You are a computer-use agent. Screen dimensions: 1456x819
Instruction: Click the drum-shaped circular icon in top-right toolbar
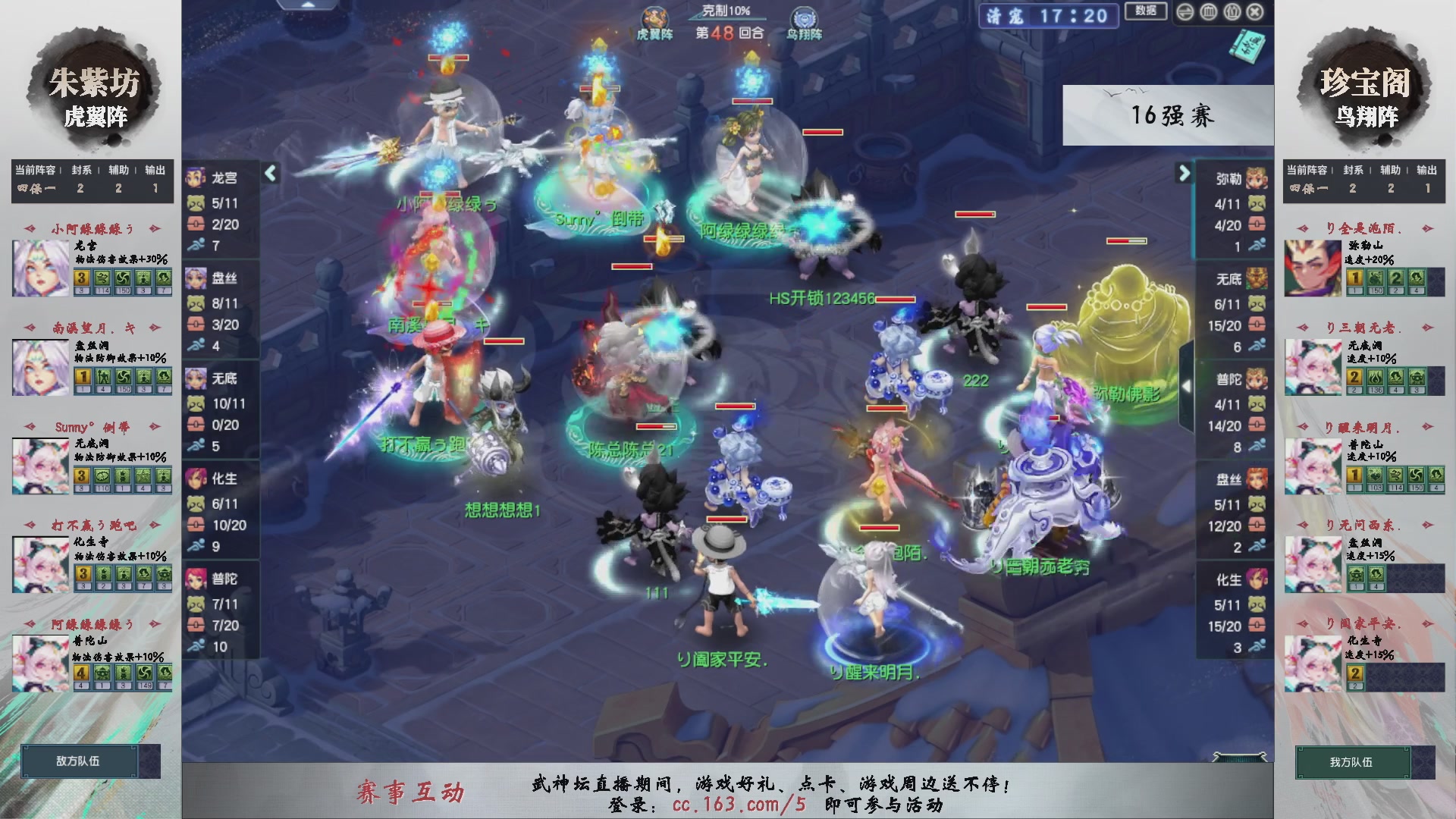pos(1207,12)
